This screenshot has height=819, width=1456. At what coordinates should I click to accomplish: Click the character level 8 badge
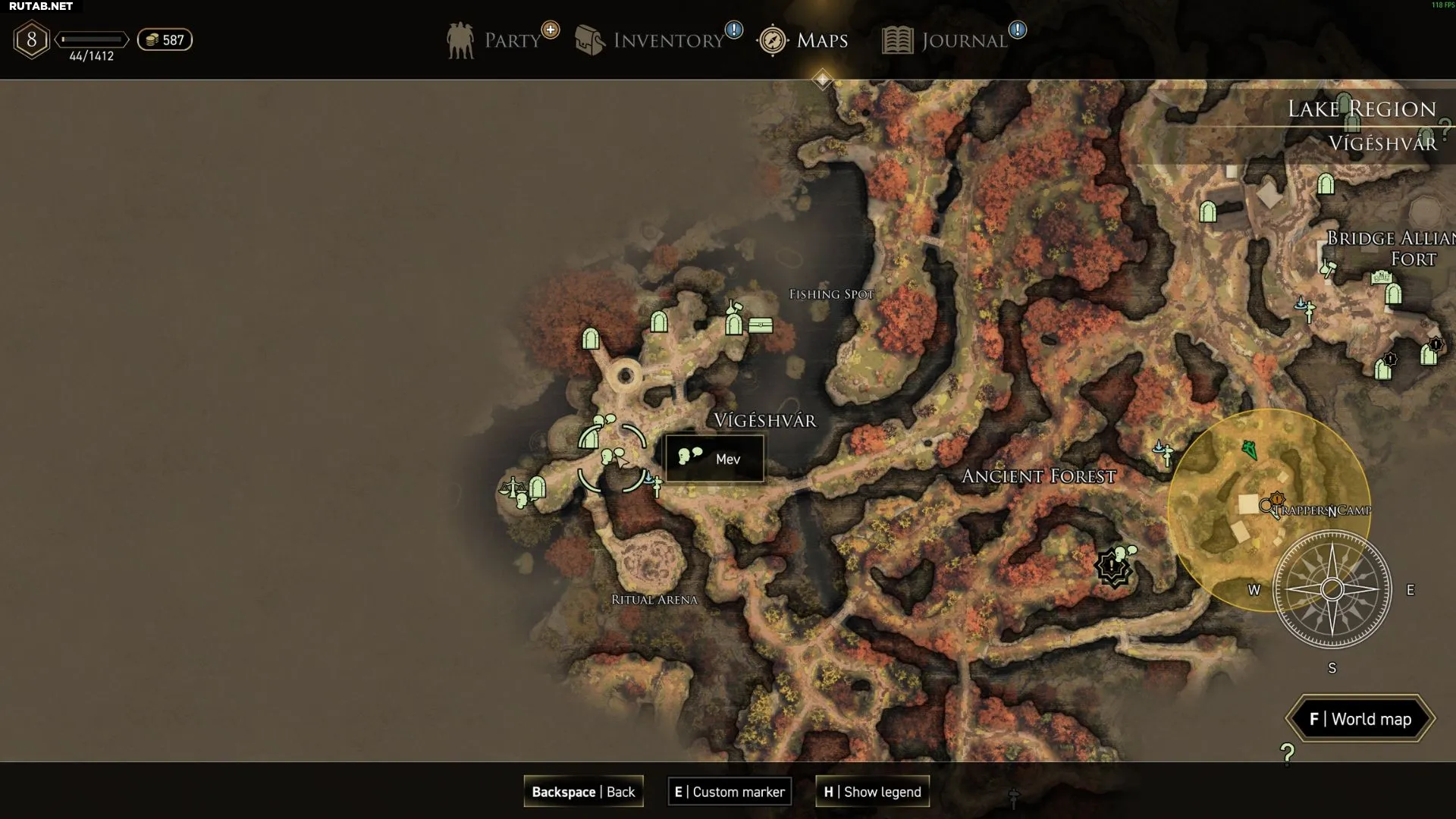pos(31,40)
